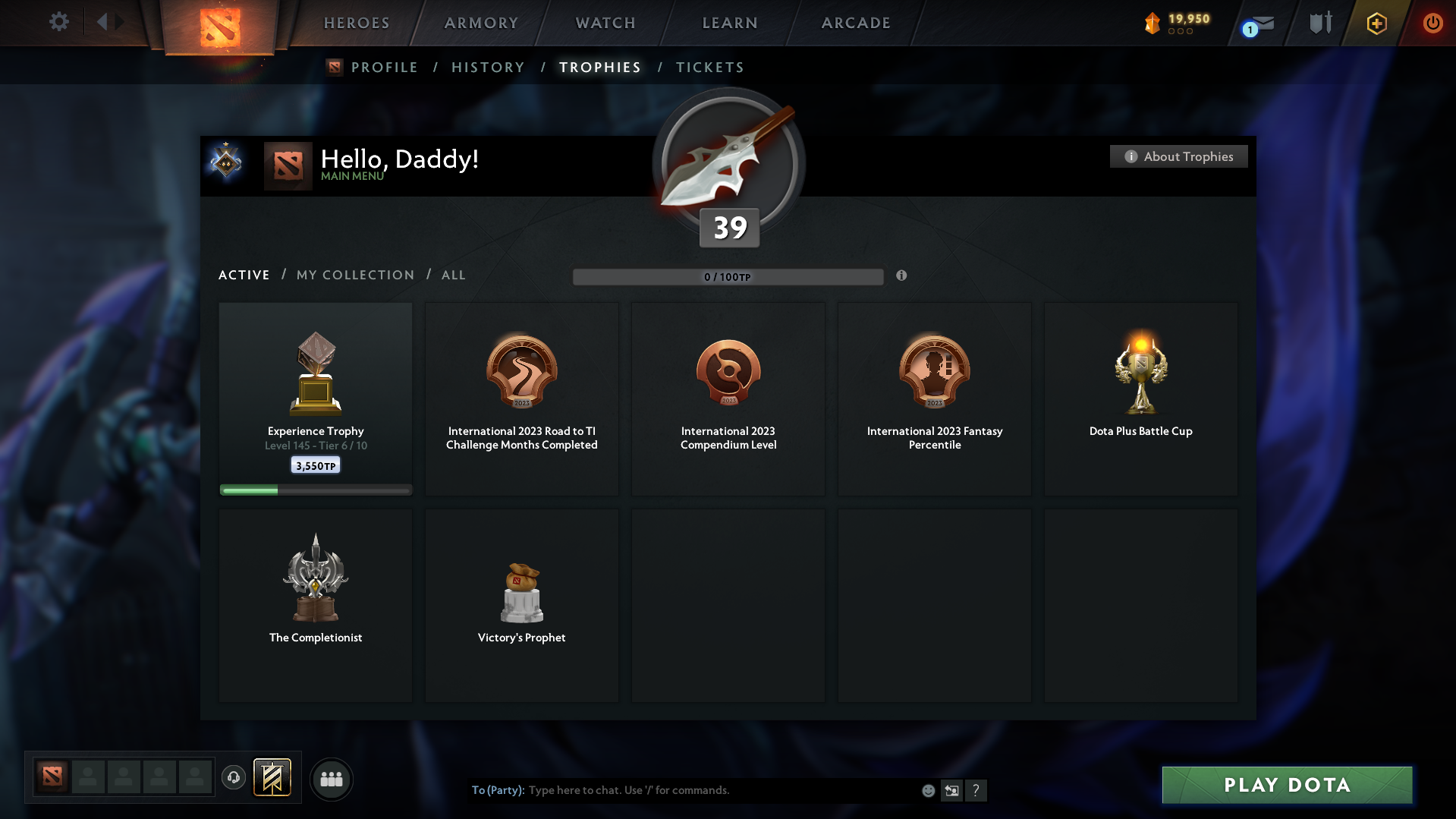Viewport: 1456px width, 819px height.
Task: Click the 0/100TP progress bar
Action: (728, 276)
